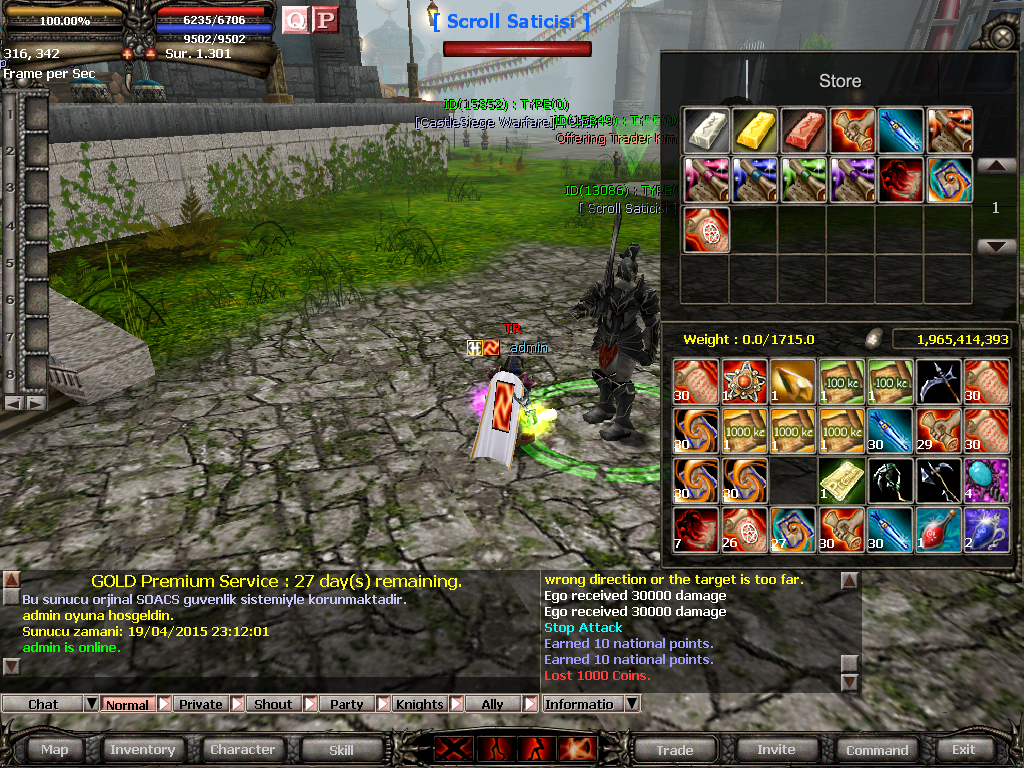Close the Store window
The width and height of the screenshot is (1024, 768).
(x=1002, y=38)
